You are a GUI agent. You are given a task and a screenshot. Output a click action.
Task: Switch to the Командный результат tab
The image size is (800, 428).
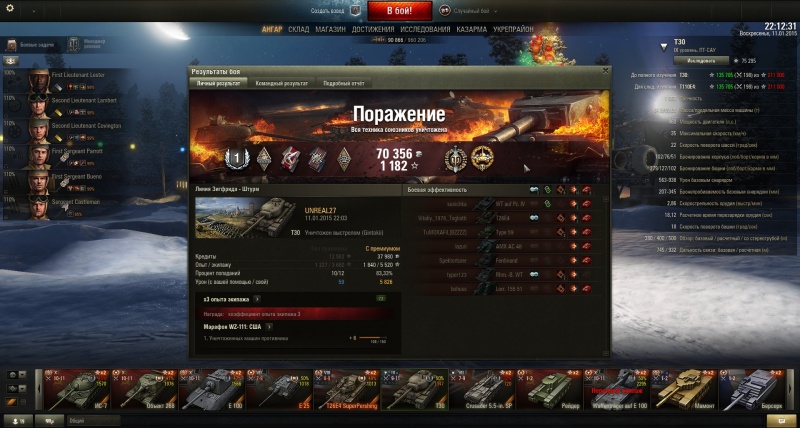(x=280, y=84)
